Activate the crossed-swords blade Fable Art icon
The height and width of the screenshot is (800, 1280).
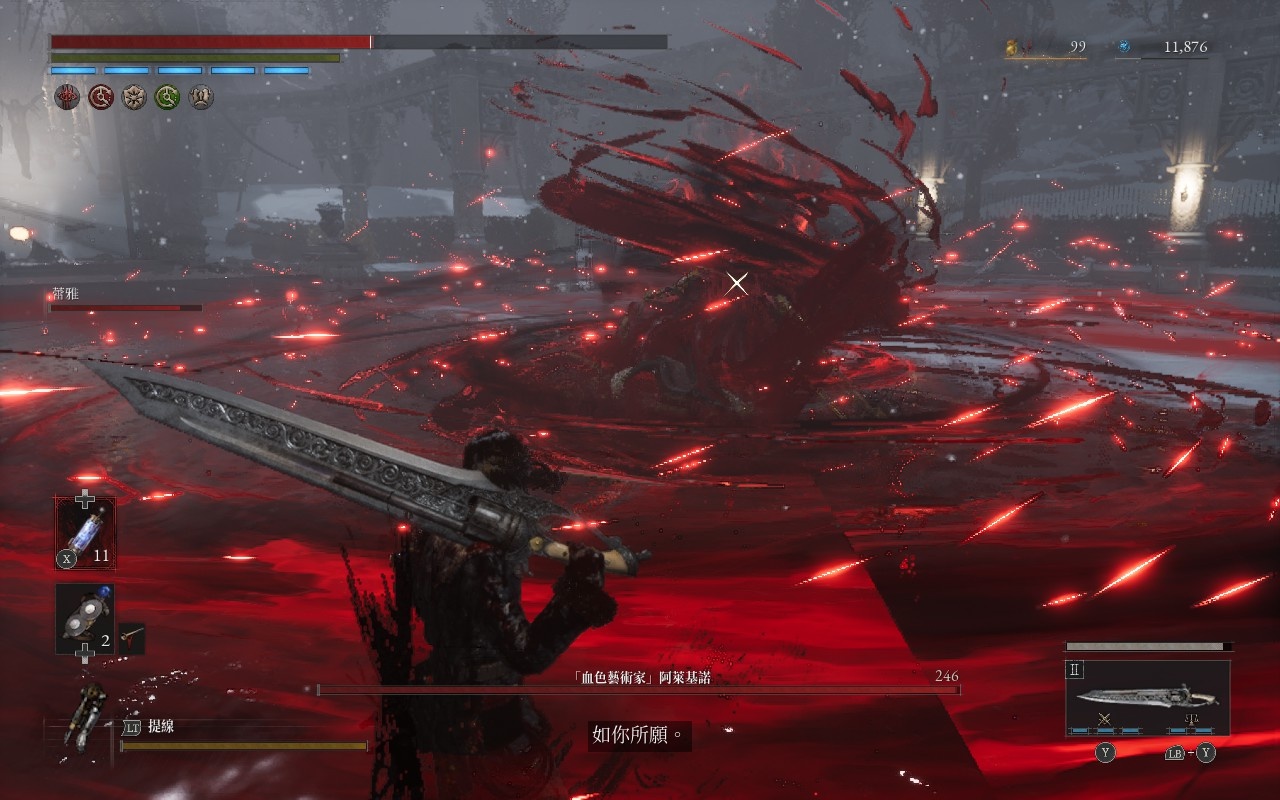coord(1105,720)
